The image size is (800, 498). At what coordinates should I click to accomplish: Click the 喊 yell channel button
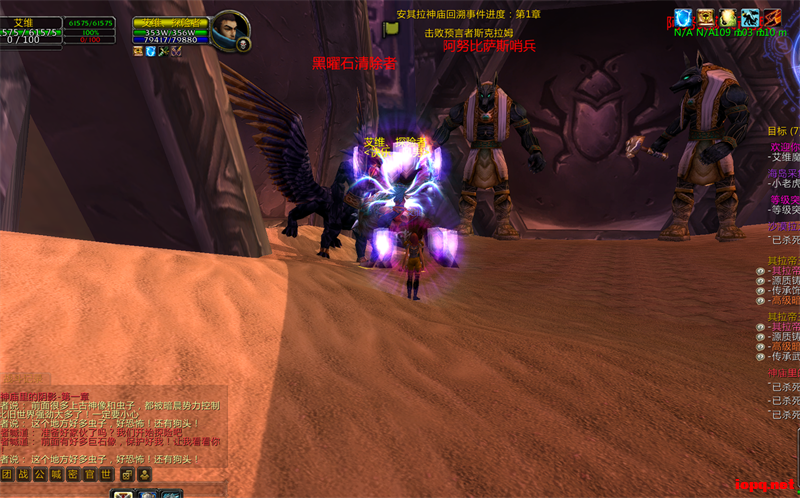point(58,474)
